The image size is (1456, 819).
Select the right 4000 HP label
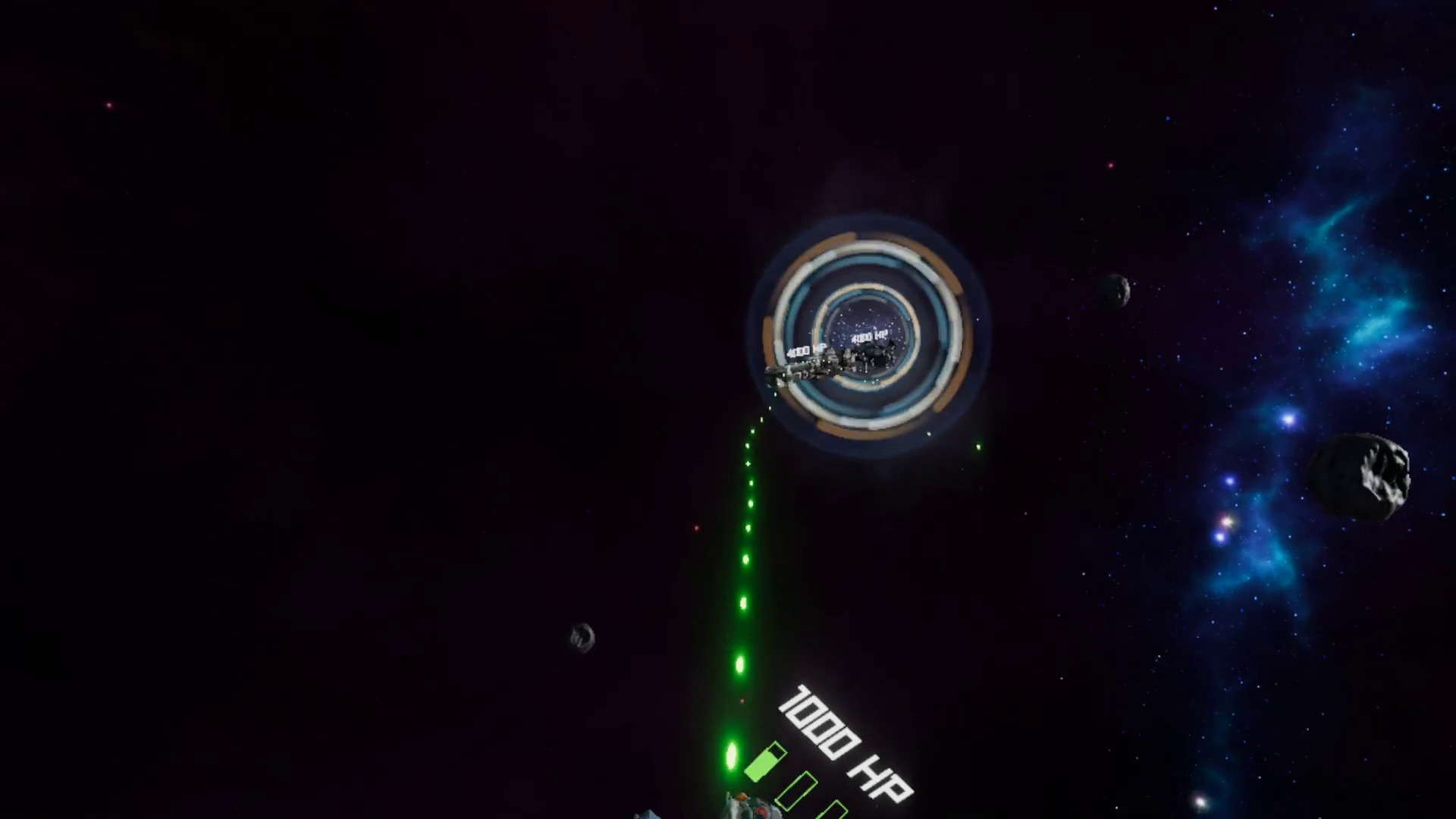[869, 336]
